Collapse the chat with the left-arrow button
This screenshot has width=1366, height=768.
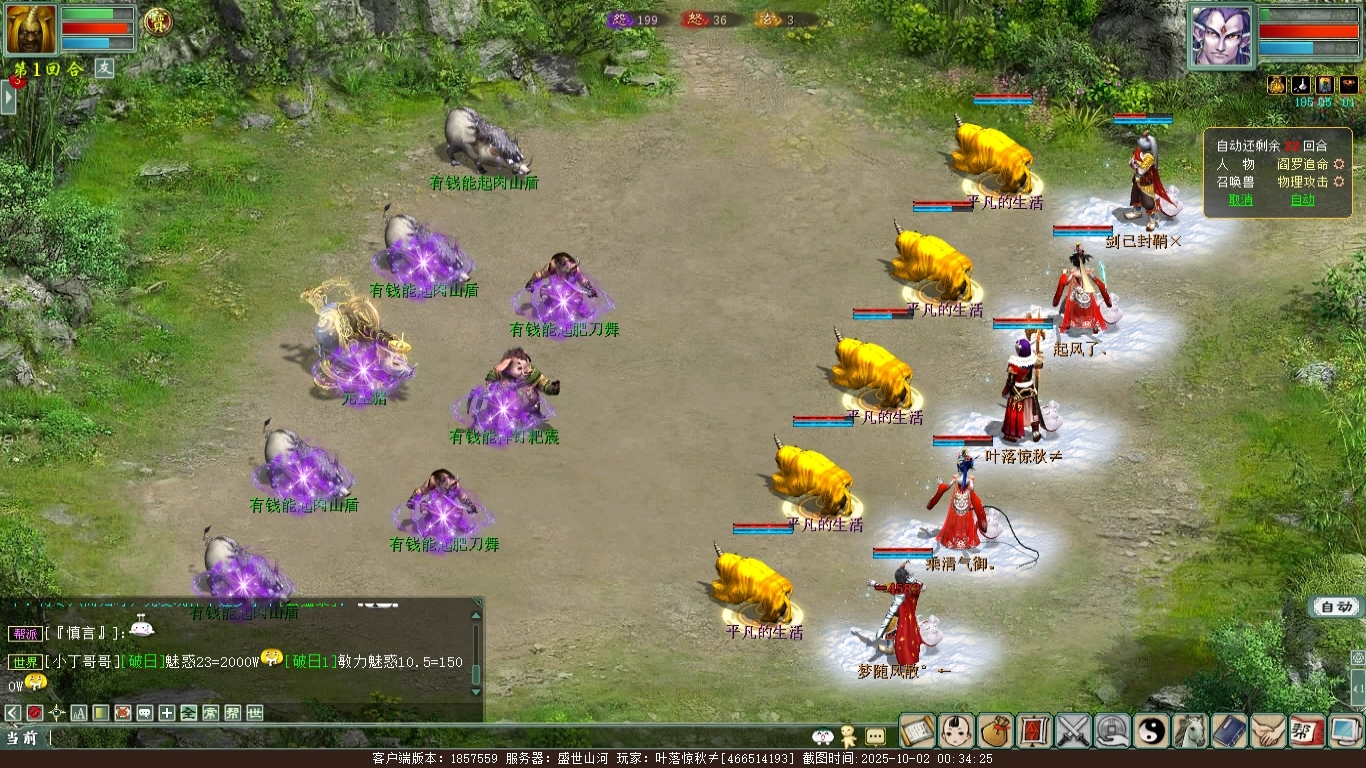[13, 713]
